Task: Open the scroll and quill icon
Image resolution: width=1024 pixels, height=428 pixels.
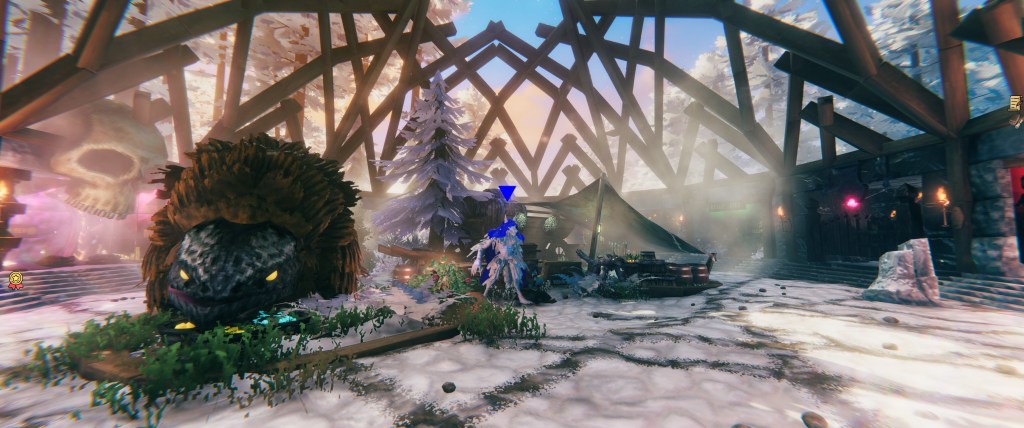Action: (x=1016, y=103)
